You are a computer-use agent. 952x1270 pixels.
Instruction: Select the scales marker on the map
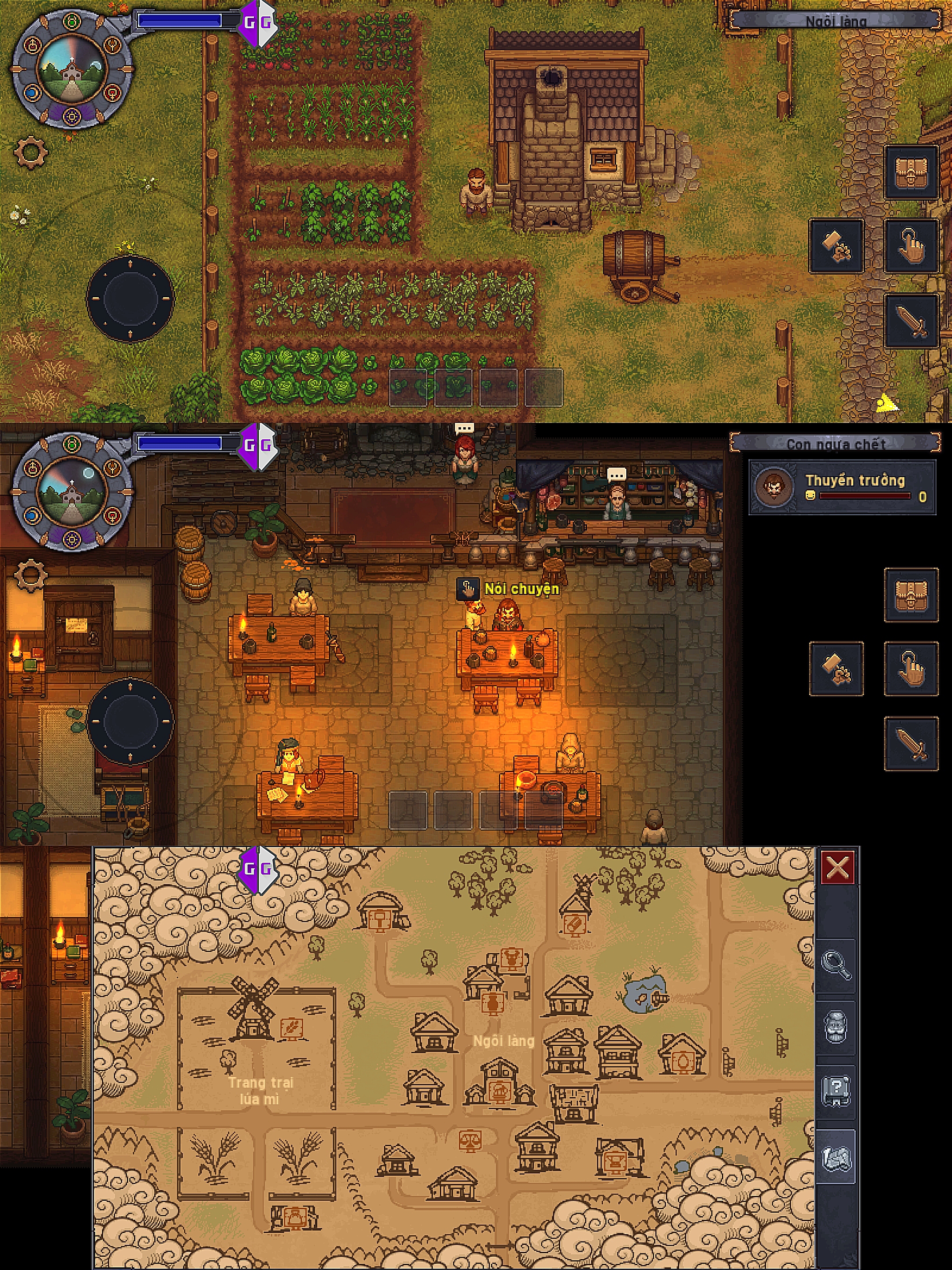[x=470, y=1141]
